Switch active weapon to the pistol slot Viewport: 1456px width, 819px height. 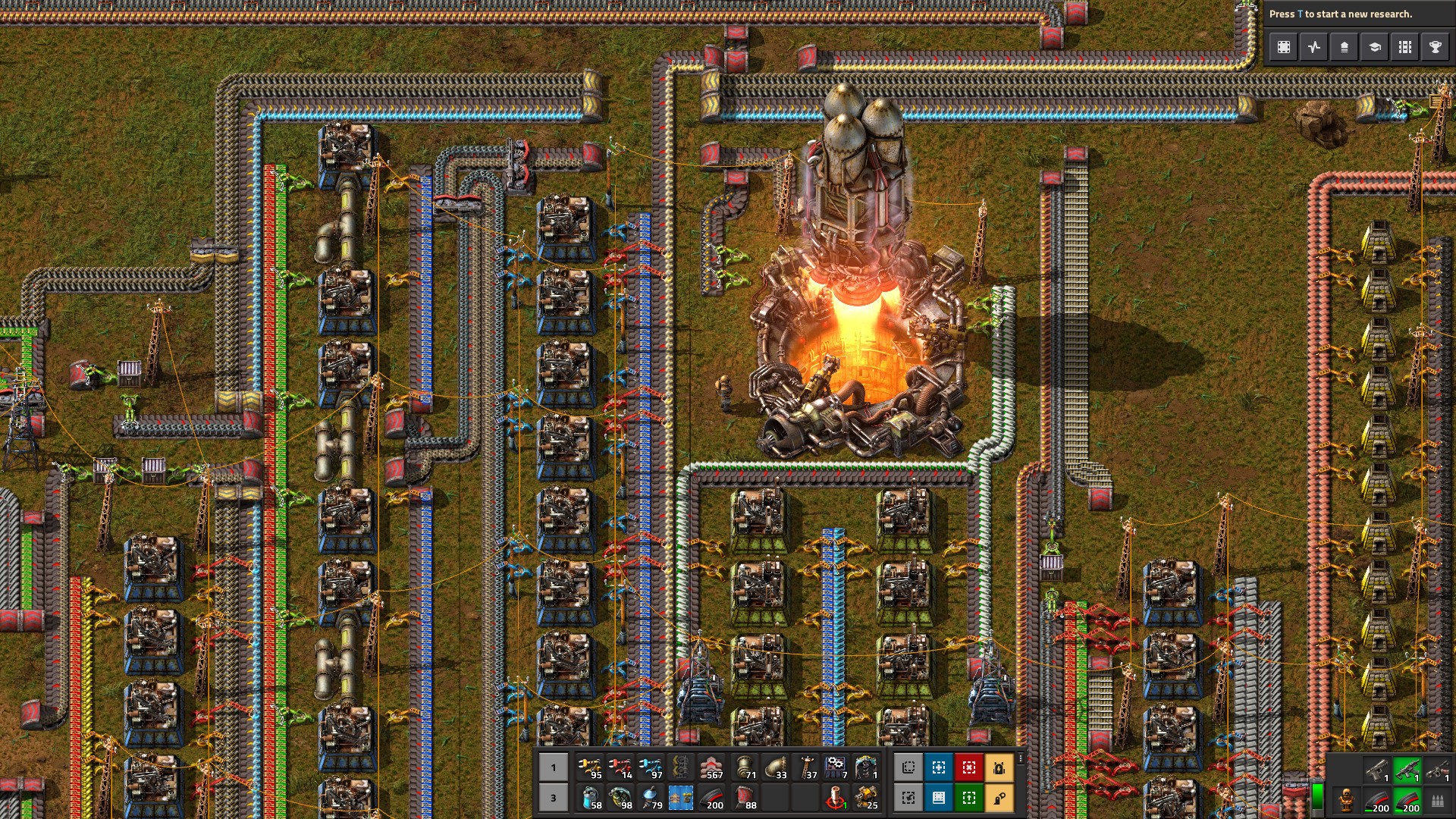(1377, 771)
